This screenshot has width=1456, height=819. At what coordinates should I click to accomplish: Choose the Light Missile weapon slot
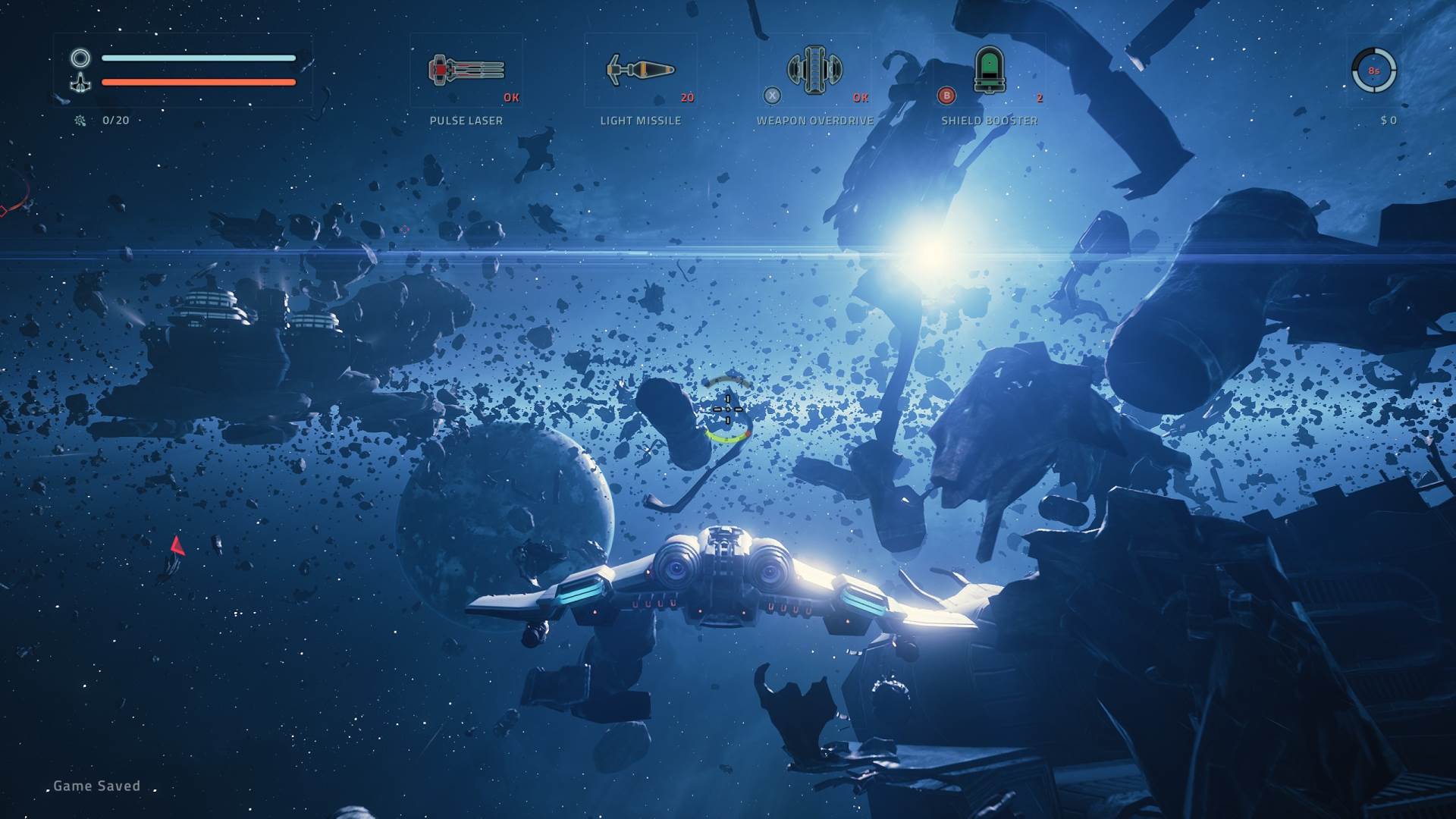pyautogui.click(x=640, y=71)
